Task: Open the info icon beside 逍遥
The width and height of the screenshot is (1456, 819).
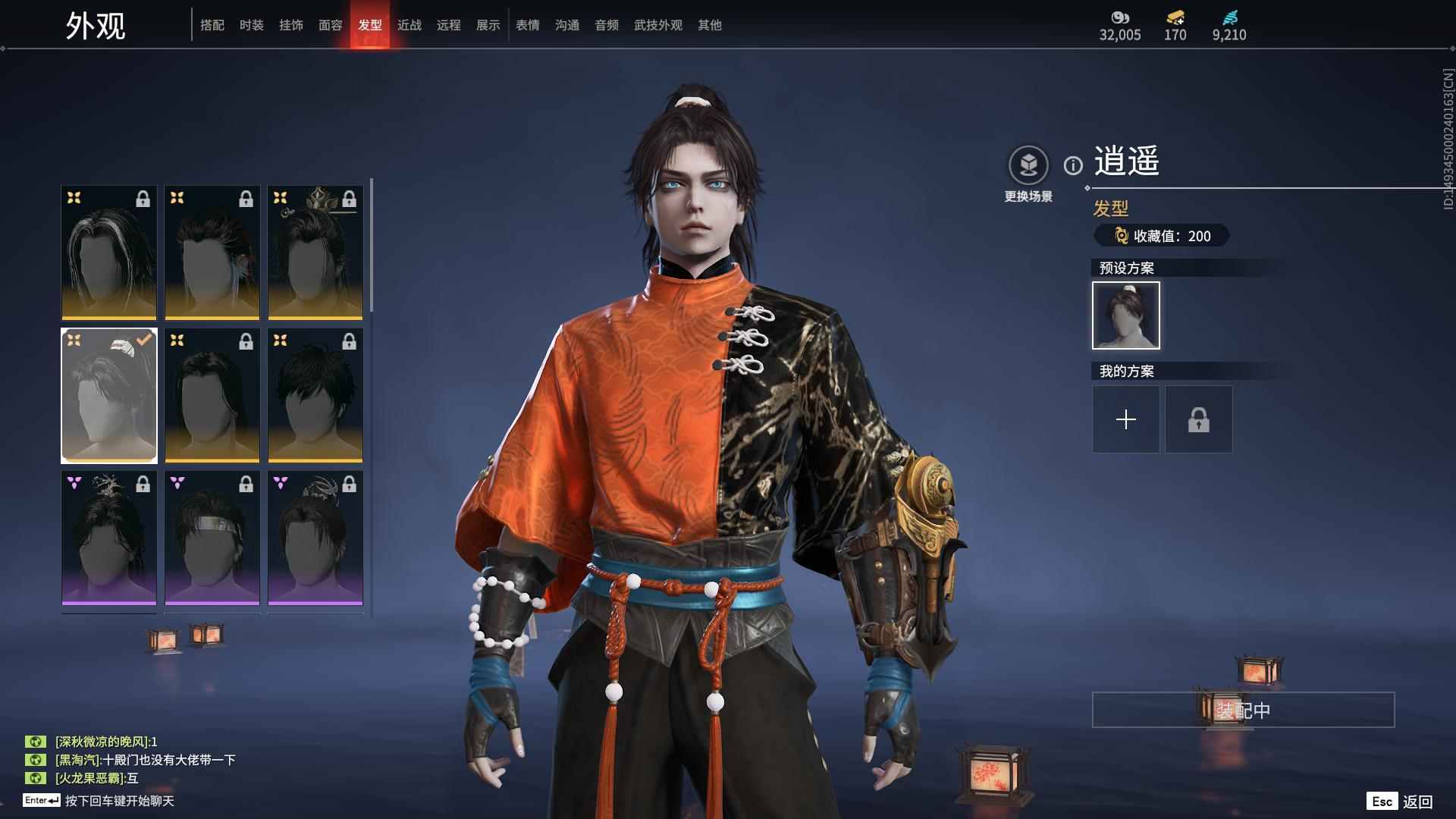Action: pos(1073,165)
